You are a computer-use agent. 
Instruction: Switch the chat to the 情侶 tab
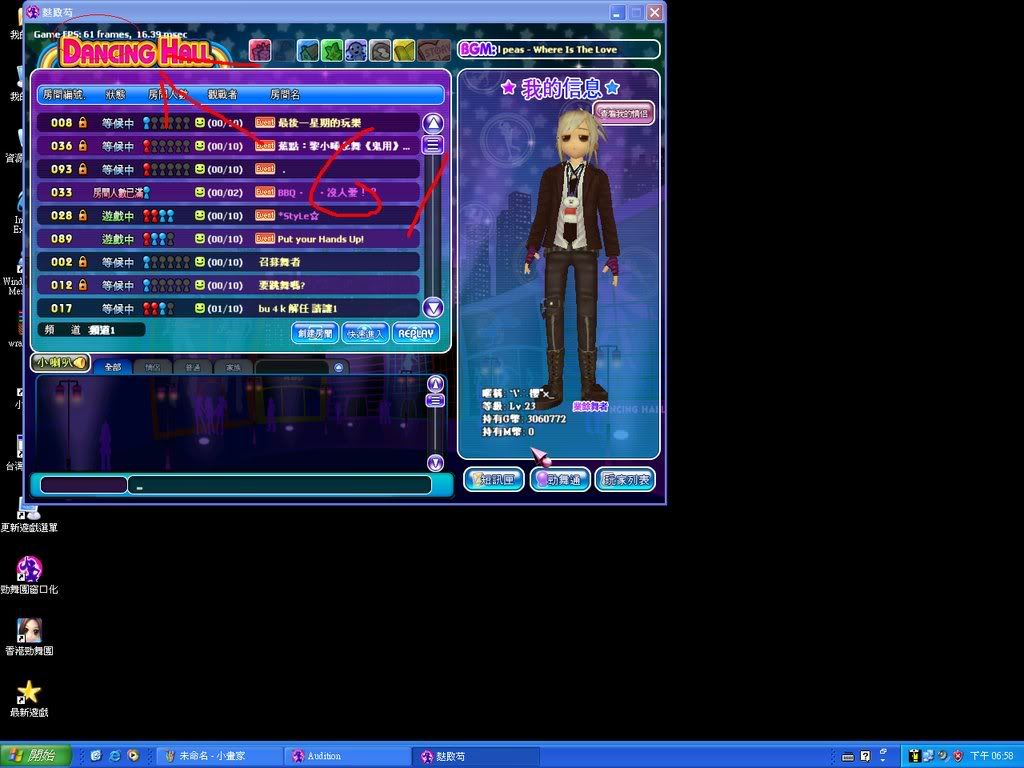pyautogui.click(x=152, y=367)
